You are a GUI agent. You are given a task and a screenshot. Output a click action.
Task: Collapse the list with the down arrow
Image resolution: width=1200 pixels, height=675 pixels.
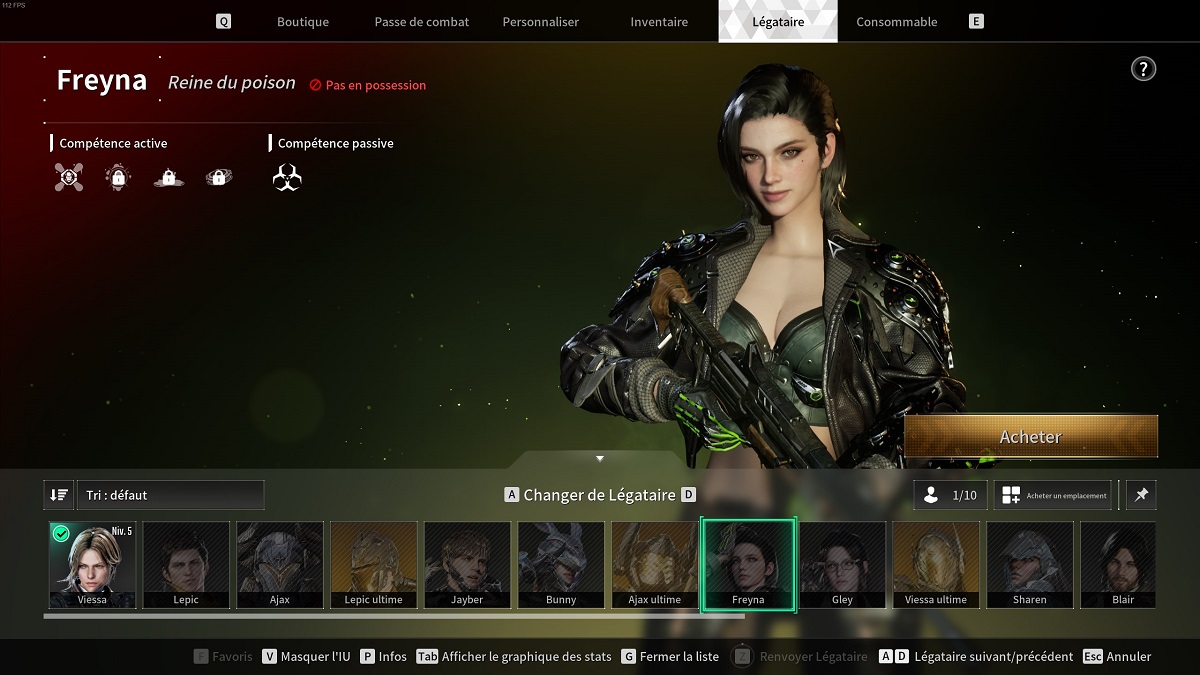pos(600,459)
